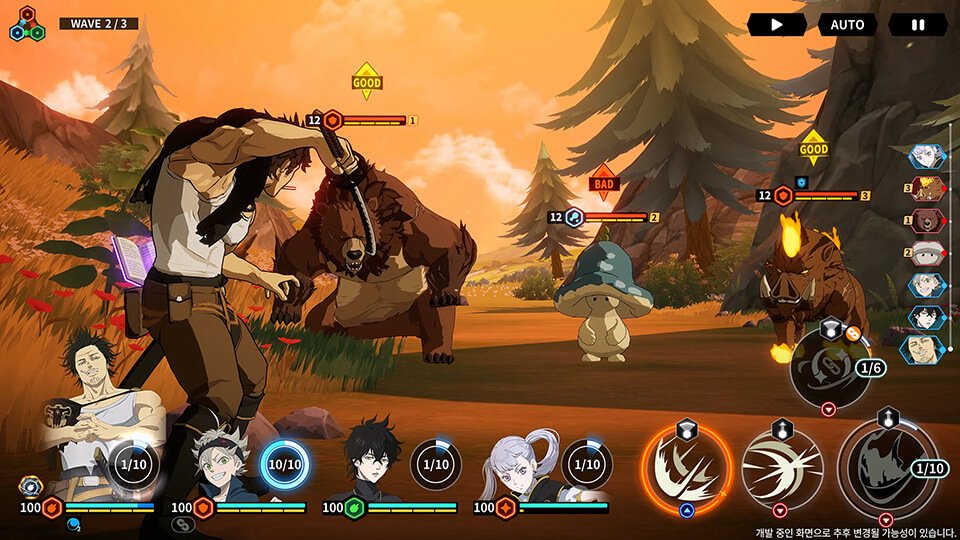
Task: Tap the play speed arrow button
Action: tap(776, 25)
